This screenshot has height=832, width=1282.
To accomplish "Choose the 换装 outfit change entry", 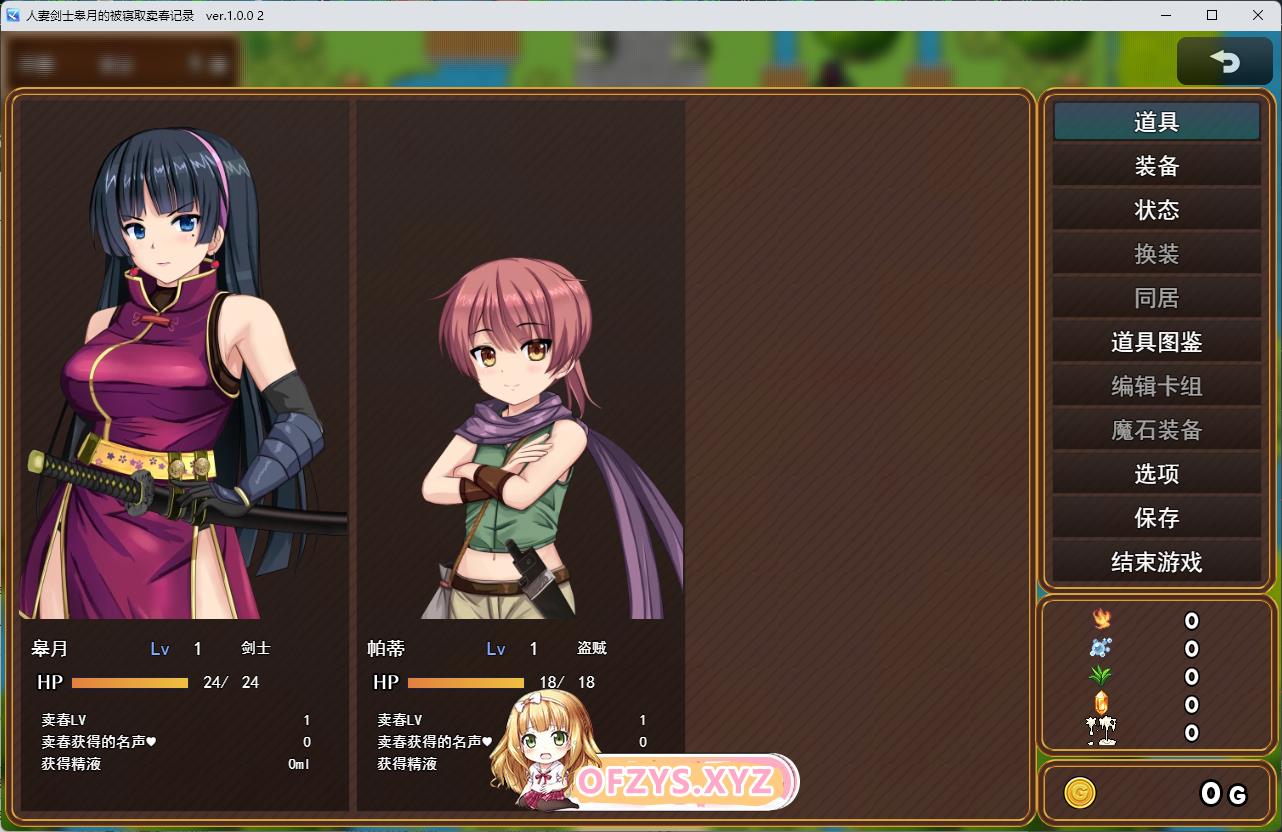I will pyautogui.click(x=1156, y=254).
